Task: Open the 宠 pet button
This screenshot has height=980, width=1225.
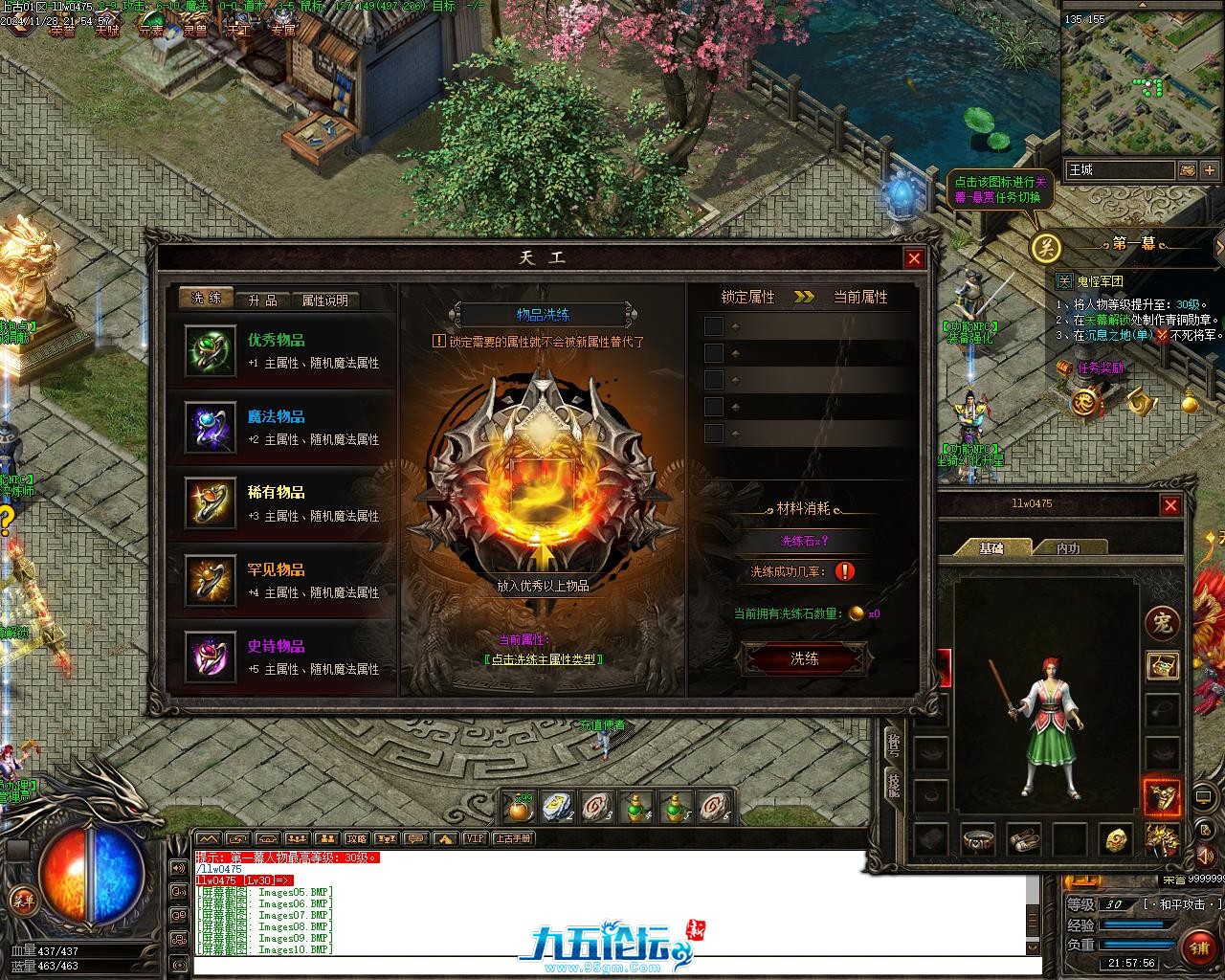Action: (1162, 623)
